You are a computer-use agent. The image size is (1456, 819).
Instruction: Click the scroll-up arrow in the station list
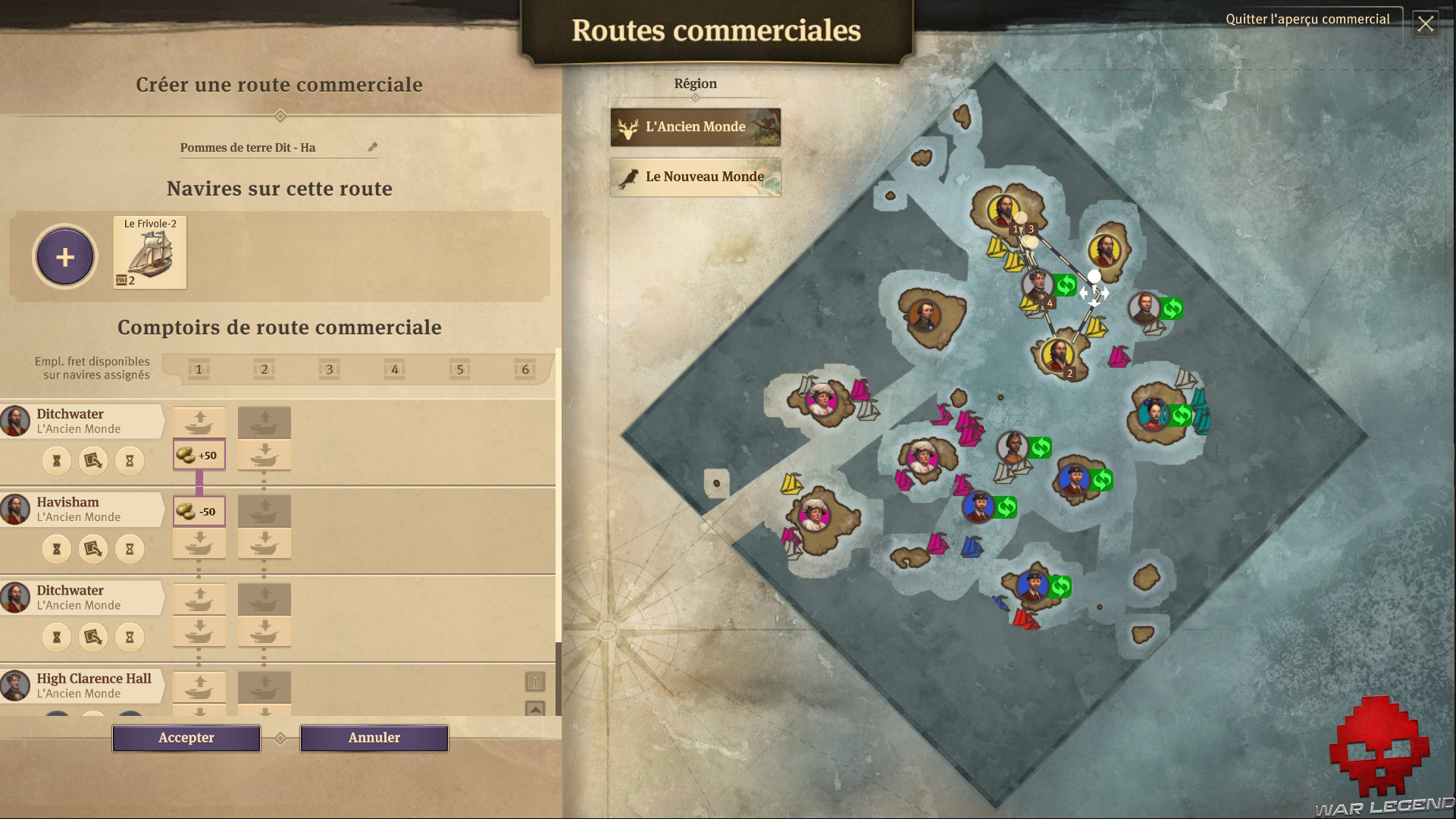[536, 710]
